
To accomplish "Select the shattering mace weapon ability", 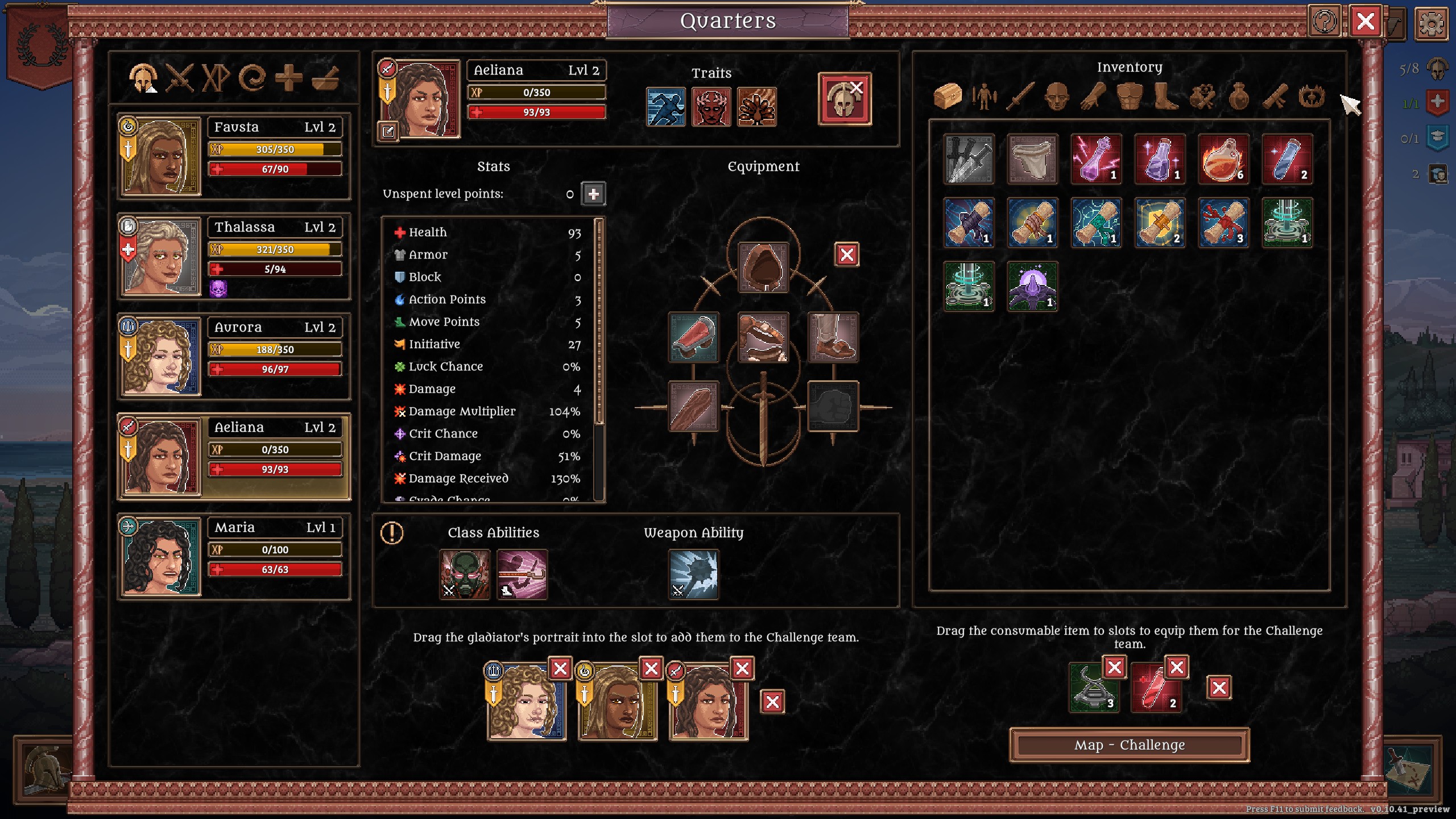I will [x=693, y=574].
